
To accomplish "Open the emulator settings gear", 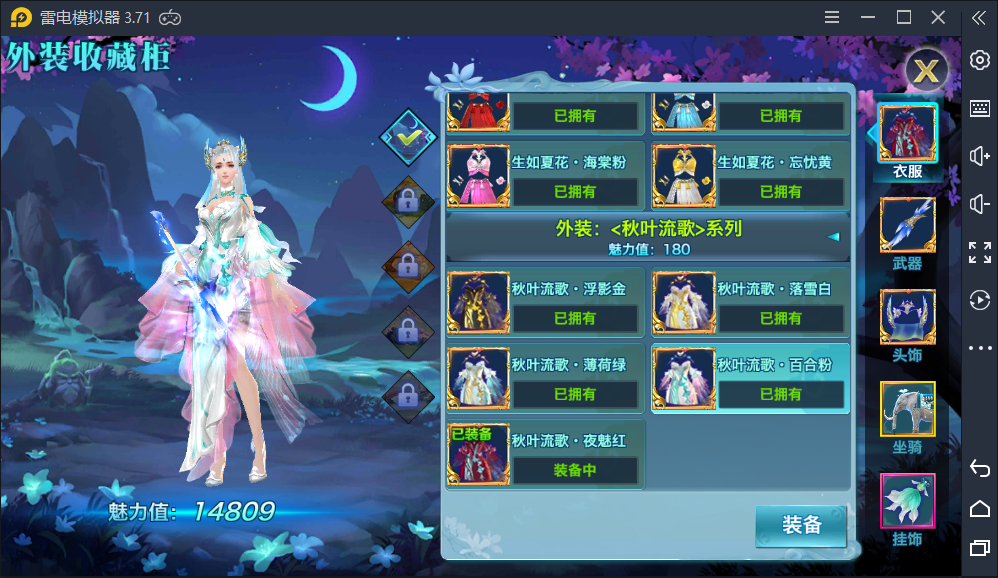I will pos(980,61).
